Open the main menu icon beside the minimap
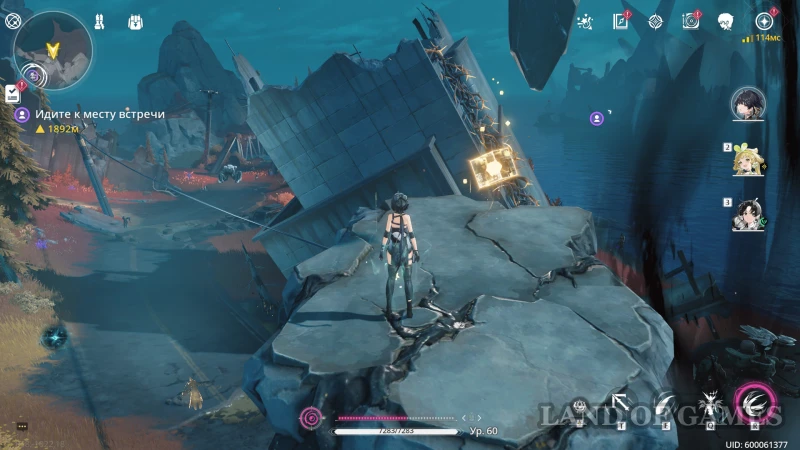This screenshot has height=450, width=800. click(x=13, y=20)
